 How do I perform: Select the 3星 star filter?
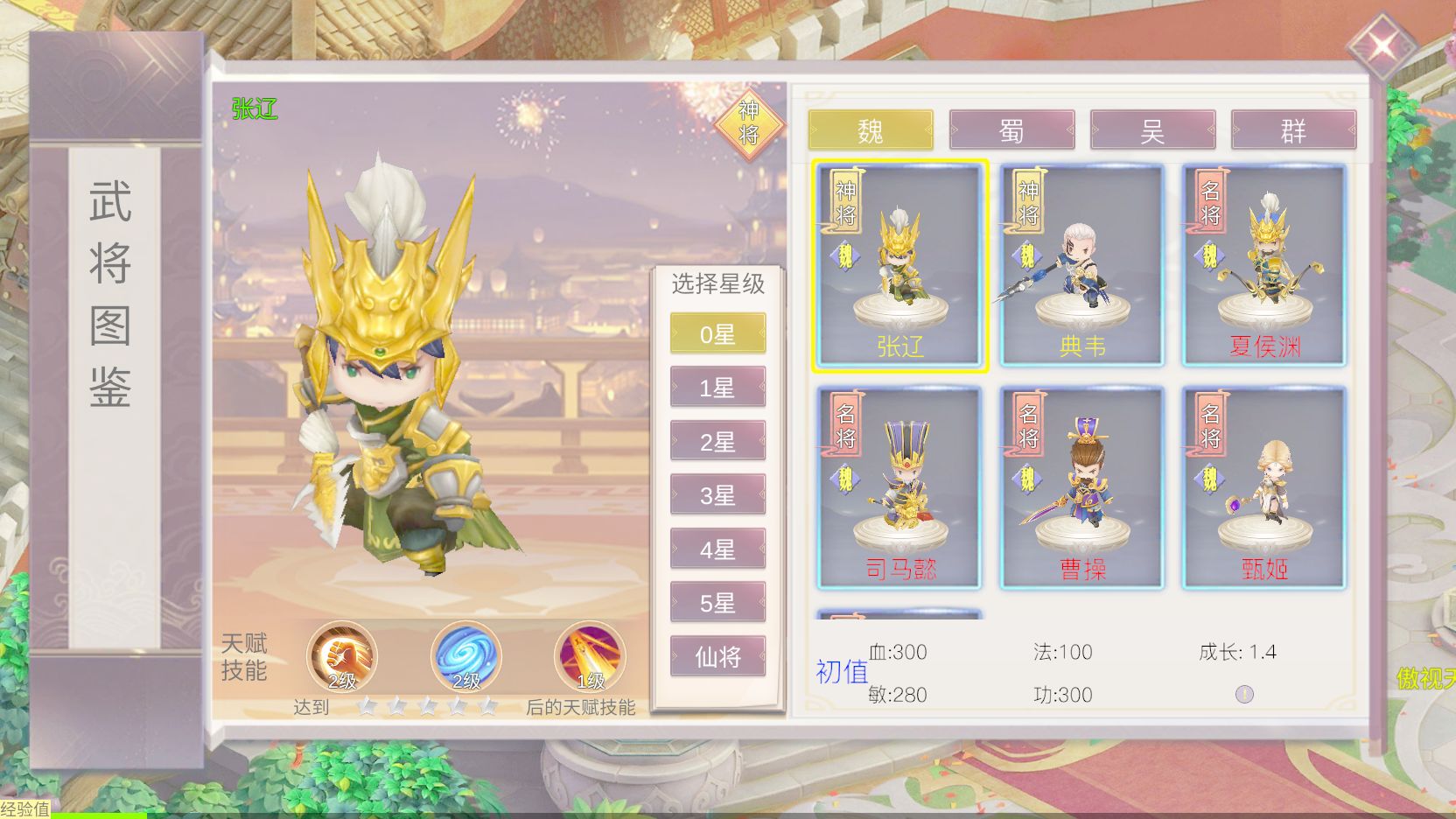click(717, 495)
